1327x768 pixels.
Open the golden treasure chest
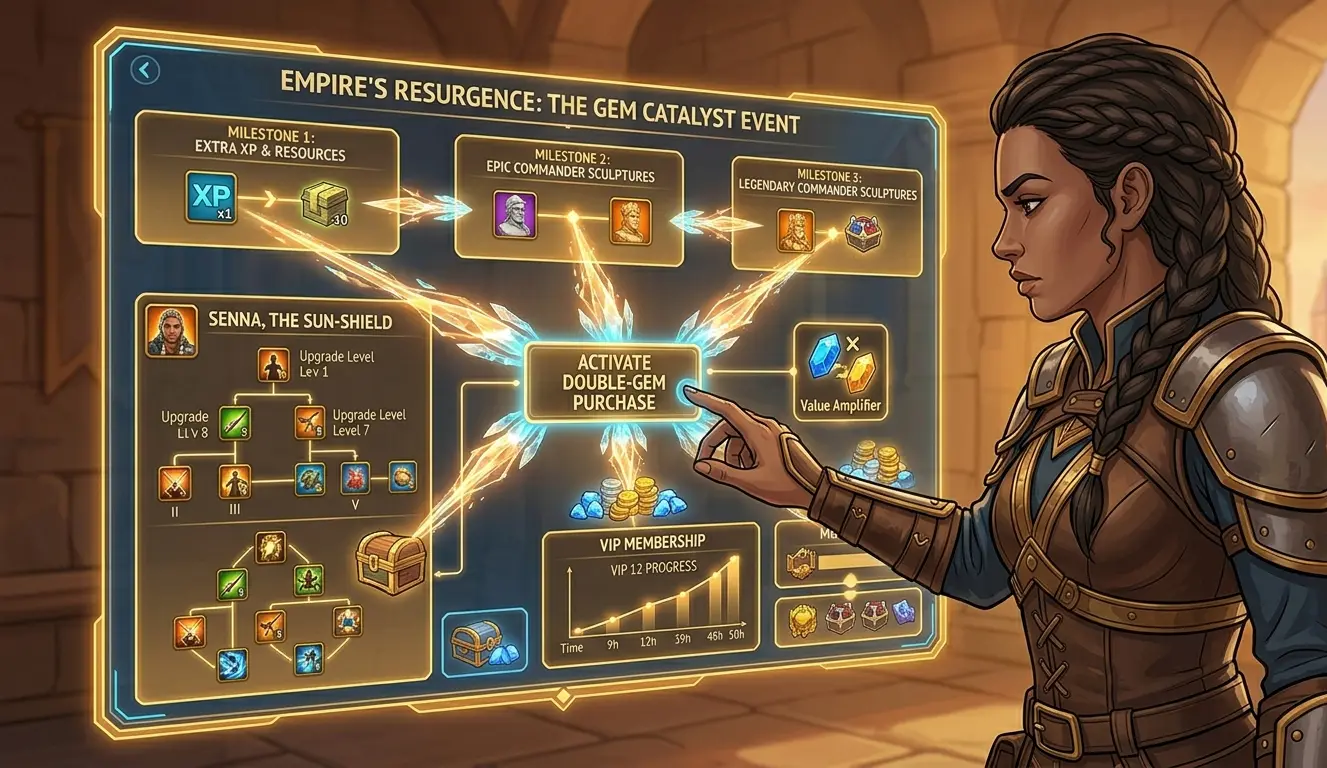pos(391,561)
